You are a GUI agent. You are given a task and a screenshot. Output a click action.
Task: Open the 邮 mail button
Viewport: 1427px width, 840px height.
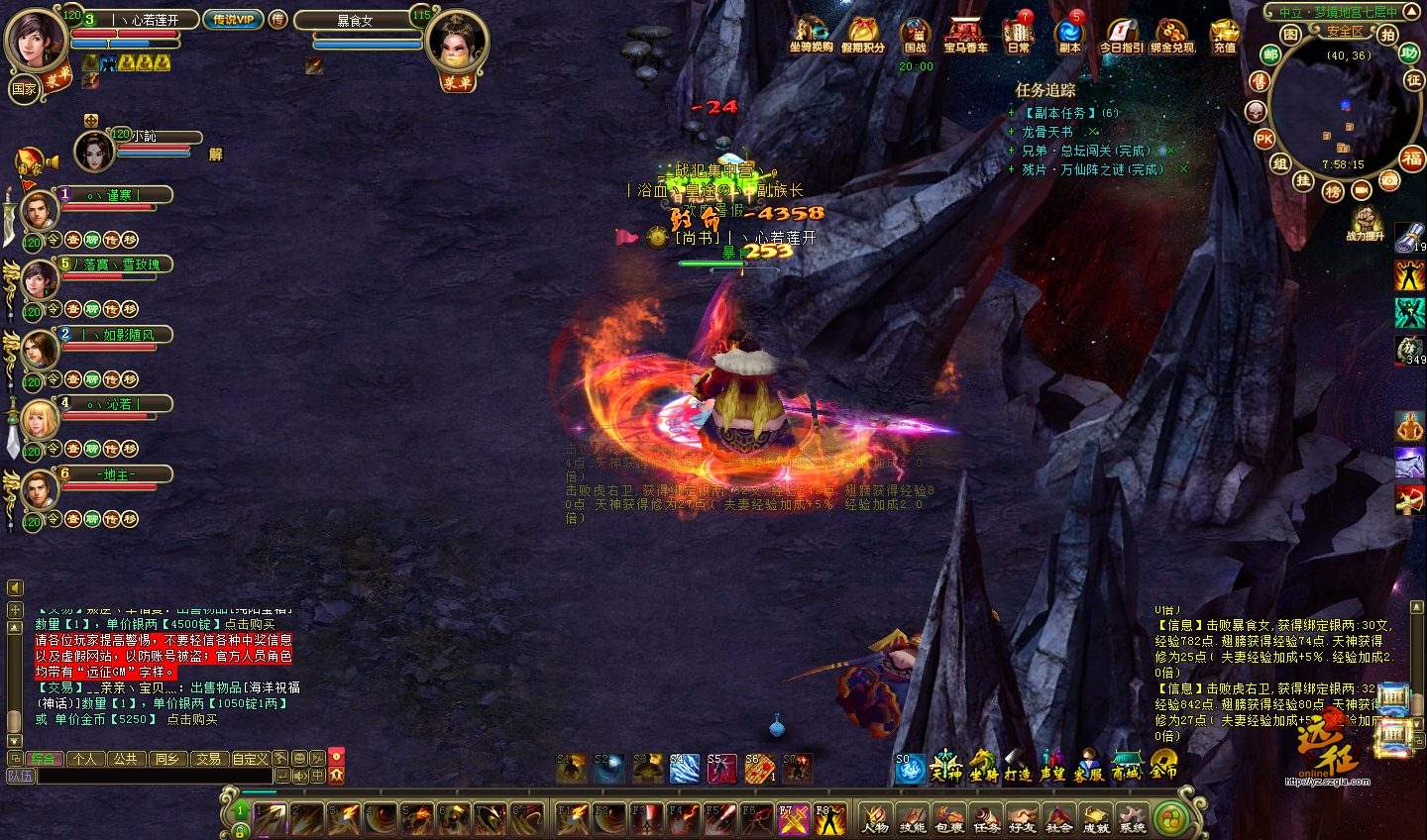(1269, 55)
